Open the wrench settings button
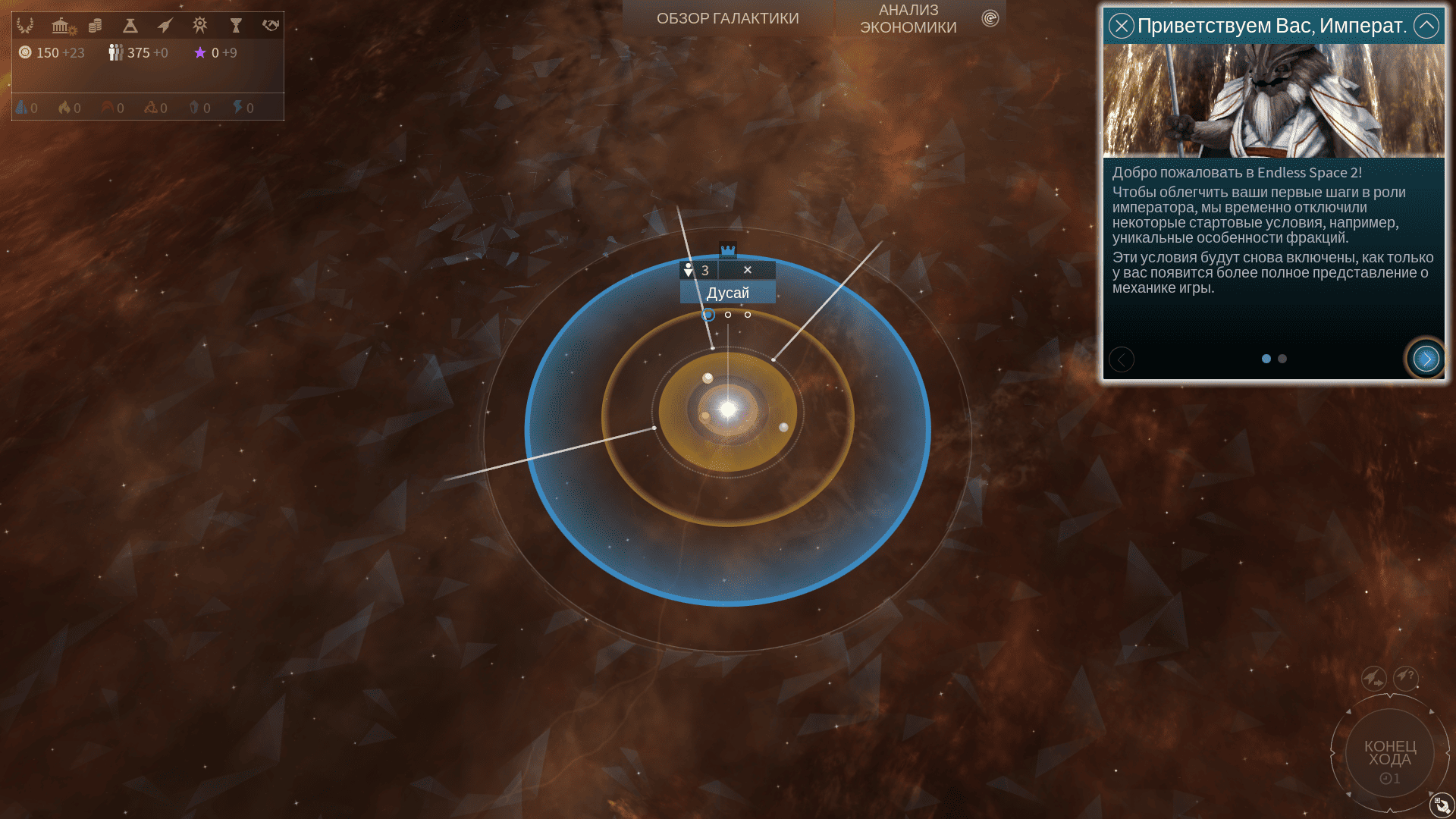 [1441, 805]
